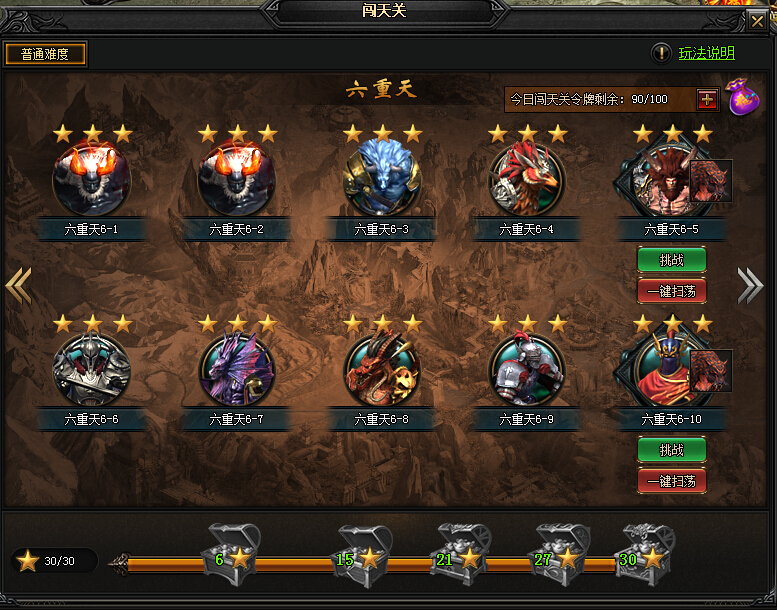
Task: Claim the 30-star reward chest
Action: (644, 548)
